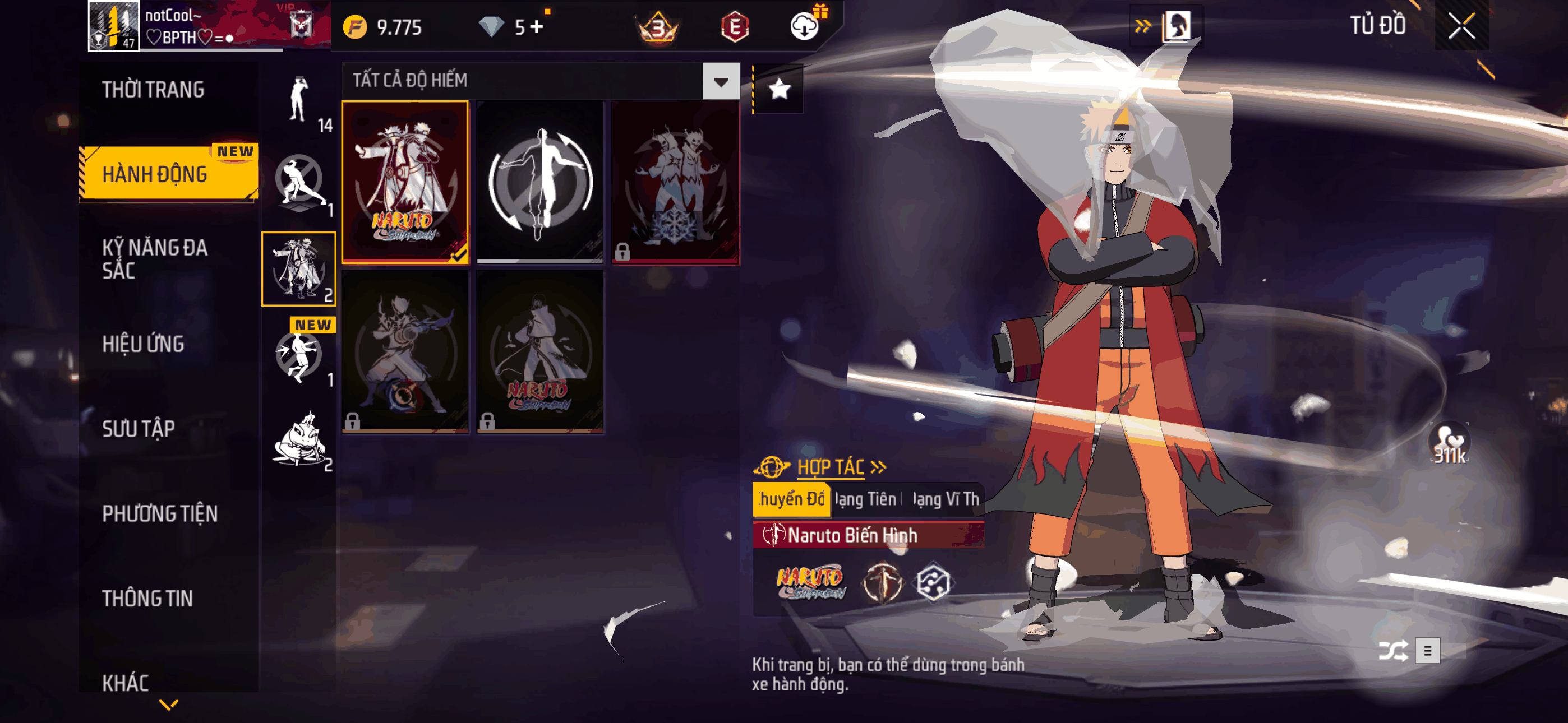Go to Hiệu Ứng category
The image size is (1568, 723).
tap(143, 344)
